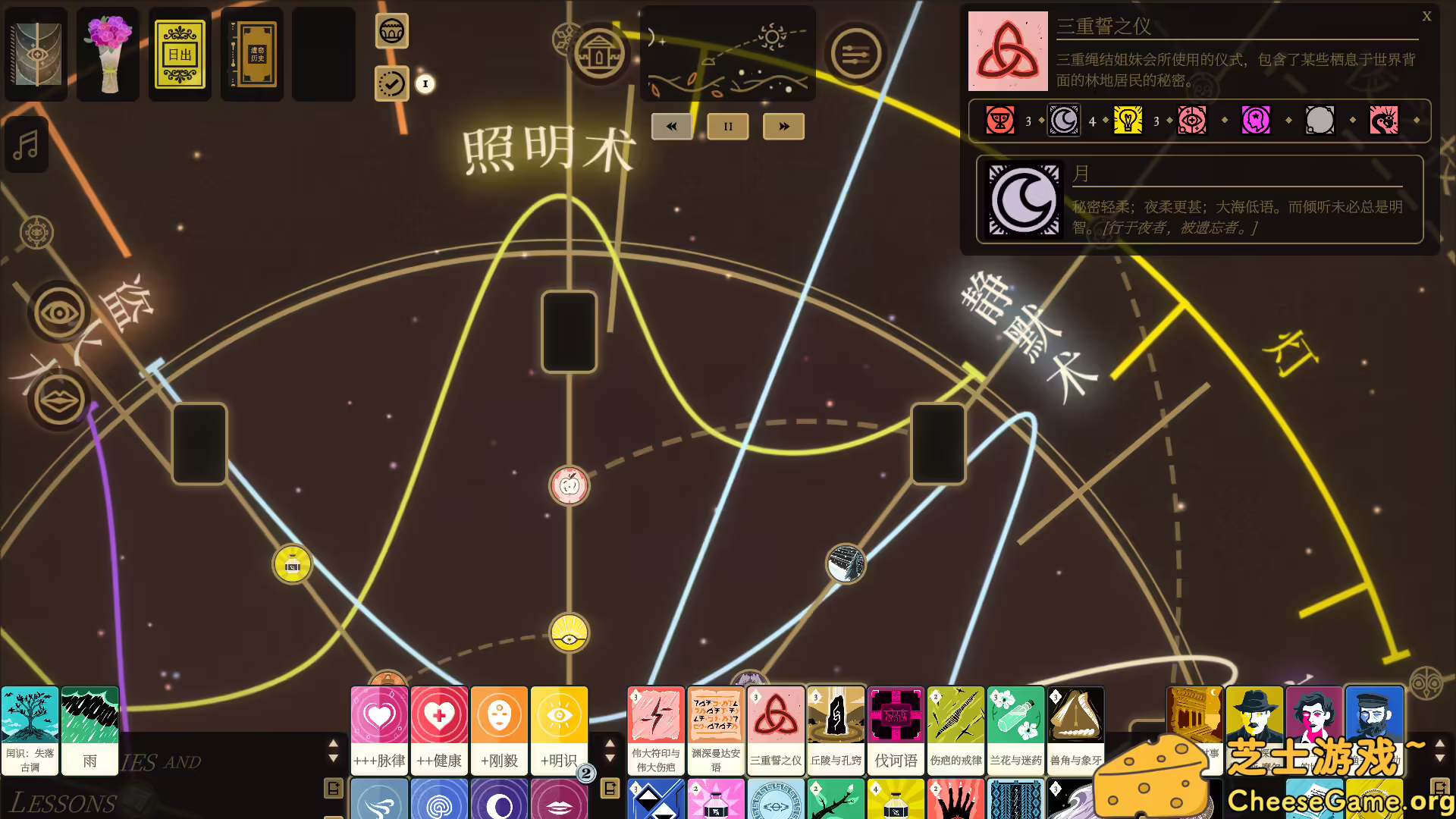Click the daylight progress track at the top
This screenshot has height=819, width=1456.
tap(726, 53)
